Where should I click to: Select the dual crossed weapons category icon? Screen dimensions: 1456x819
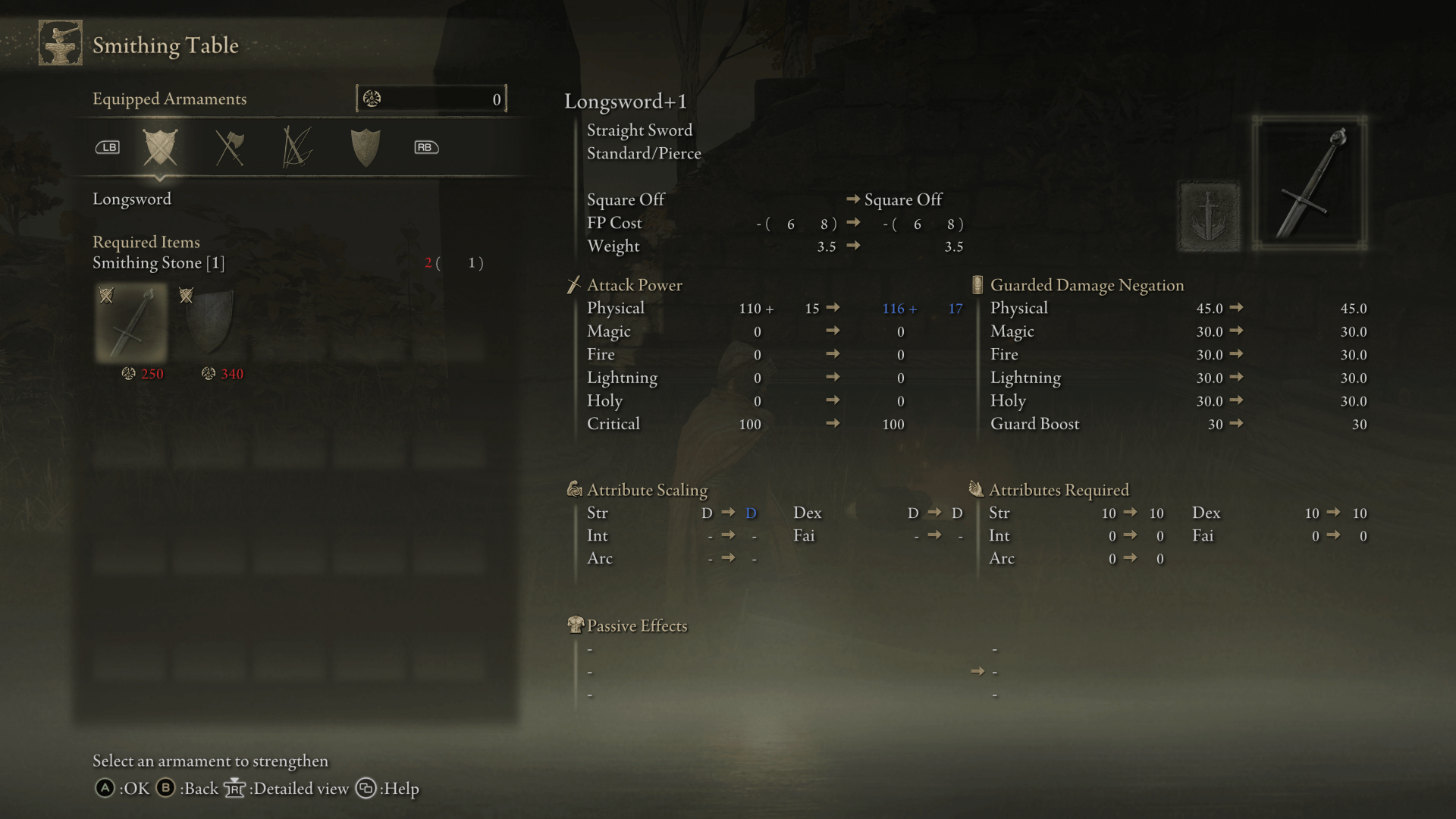(x=230, y=147)
